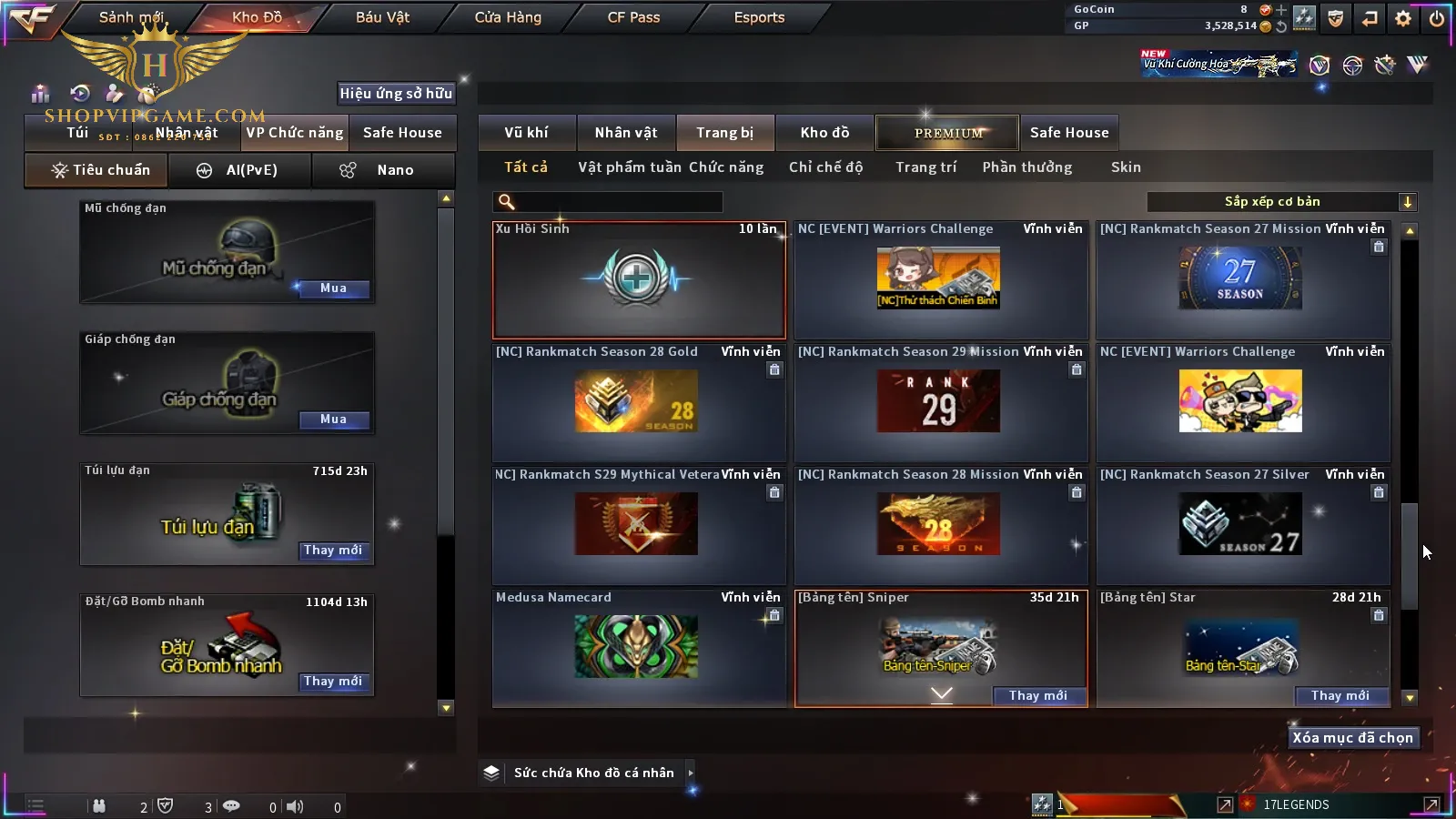Image resolution: width=1456 pixels, height=819 pixels.
Task: Select the PREMIUM inventory tab
Action: tap(947, 133)
